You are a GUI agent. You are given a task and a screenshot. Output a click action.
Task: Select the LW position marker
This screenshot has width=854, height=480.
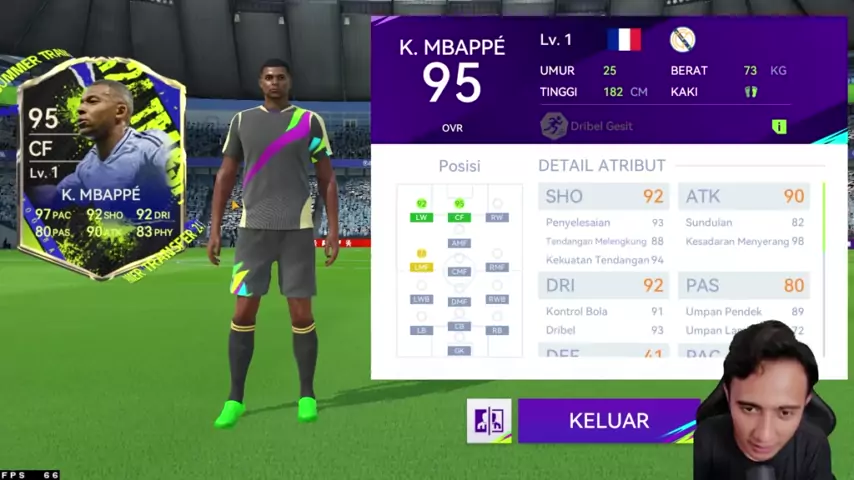pyautogui.click(x=421, y=216)
